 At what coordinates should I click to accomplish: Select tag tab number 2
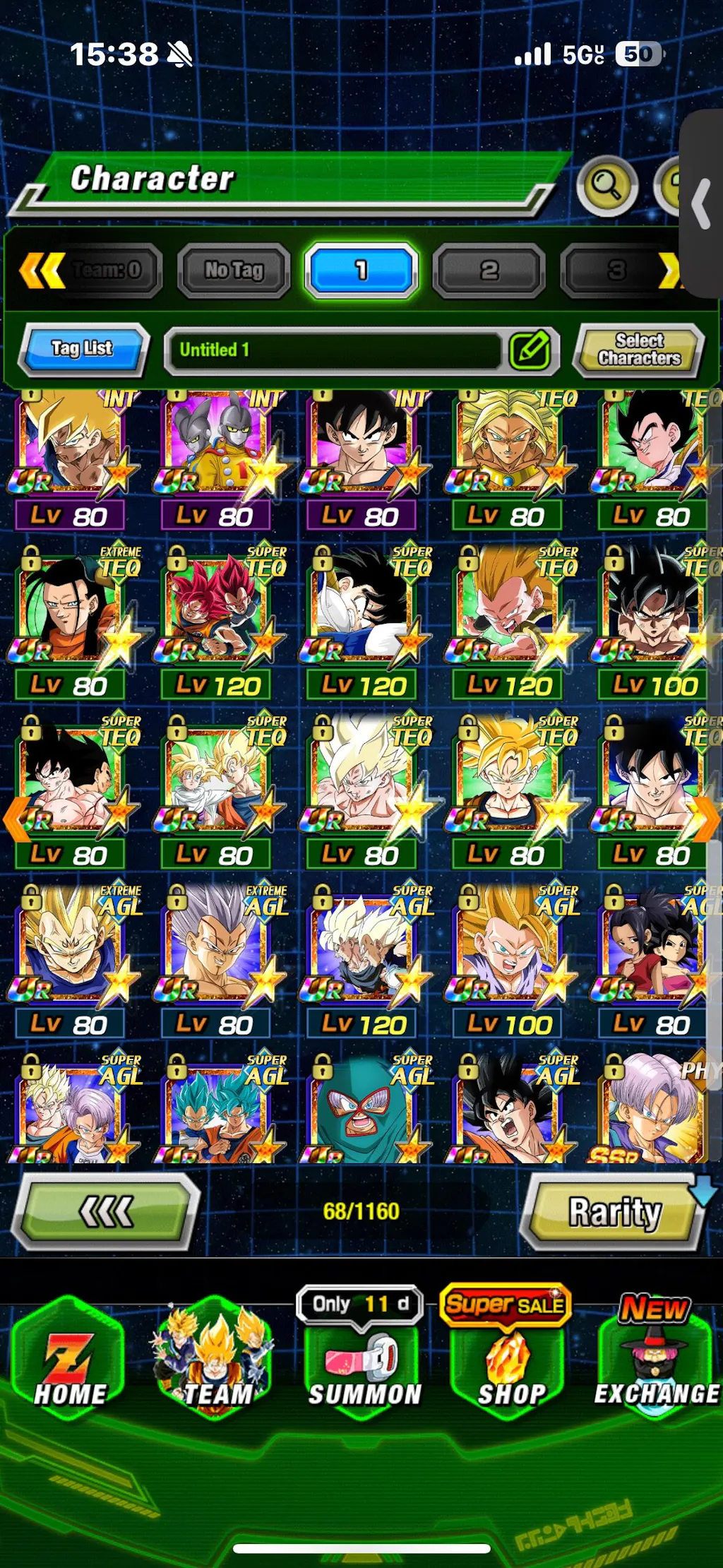point(489,270)
